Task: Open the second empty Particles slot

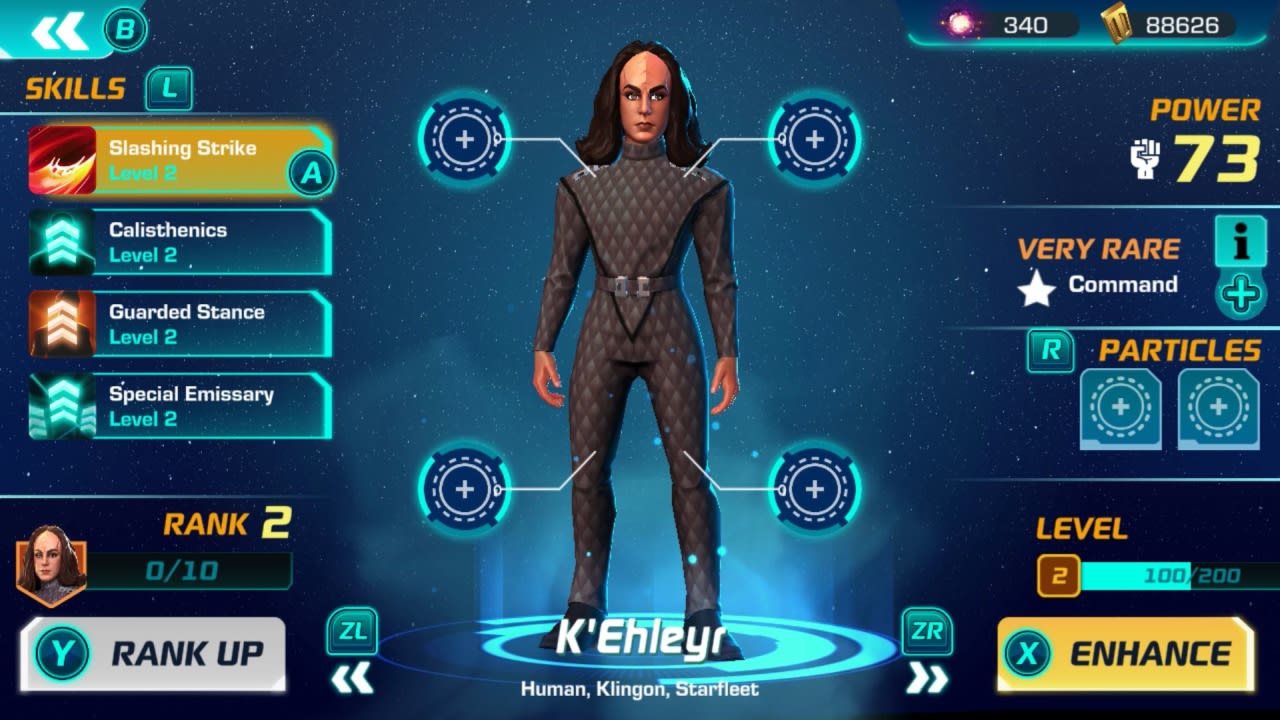Action: point(1218,406)
